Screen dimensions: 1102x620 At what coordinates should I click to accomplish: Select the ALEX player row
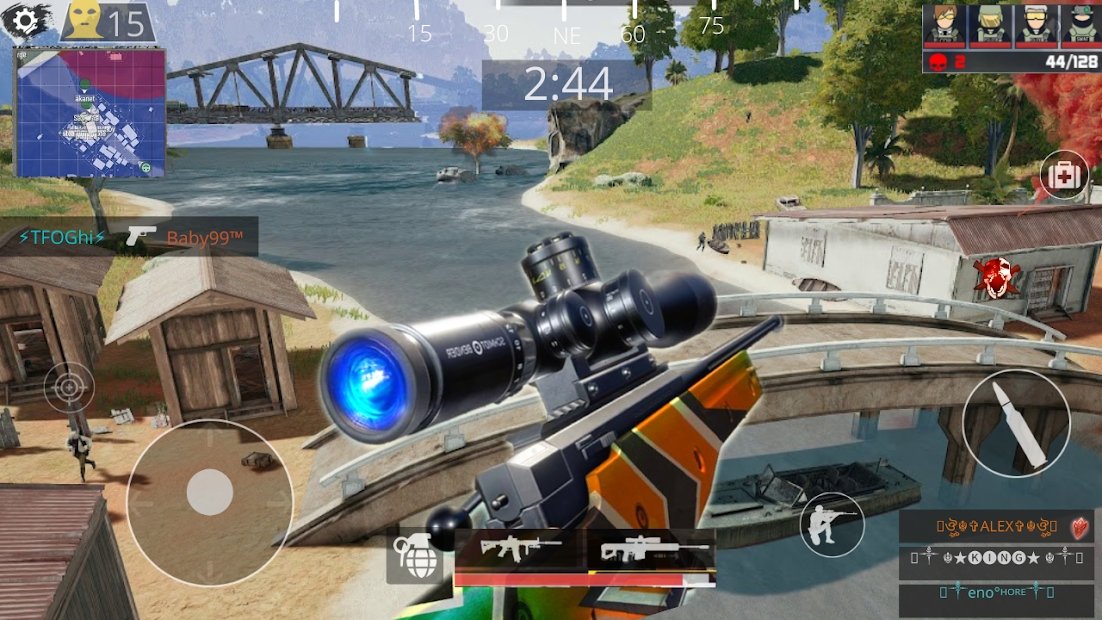[994, 527]
